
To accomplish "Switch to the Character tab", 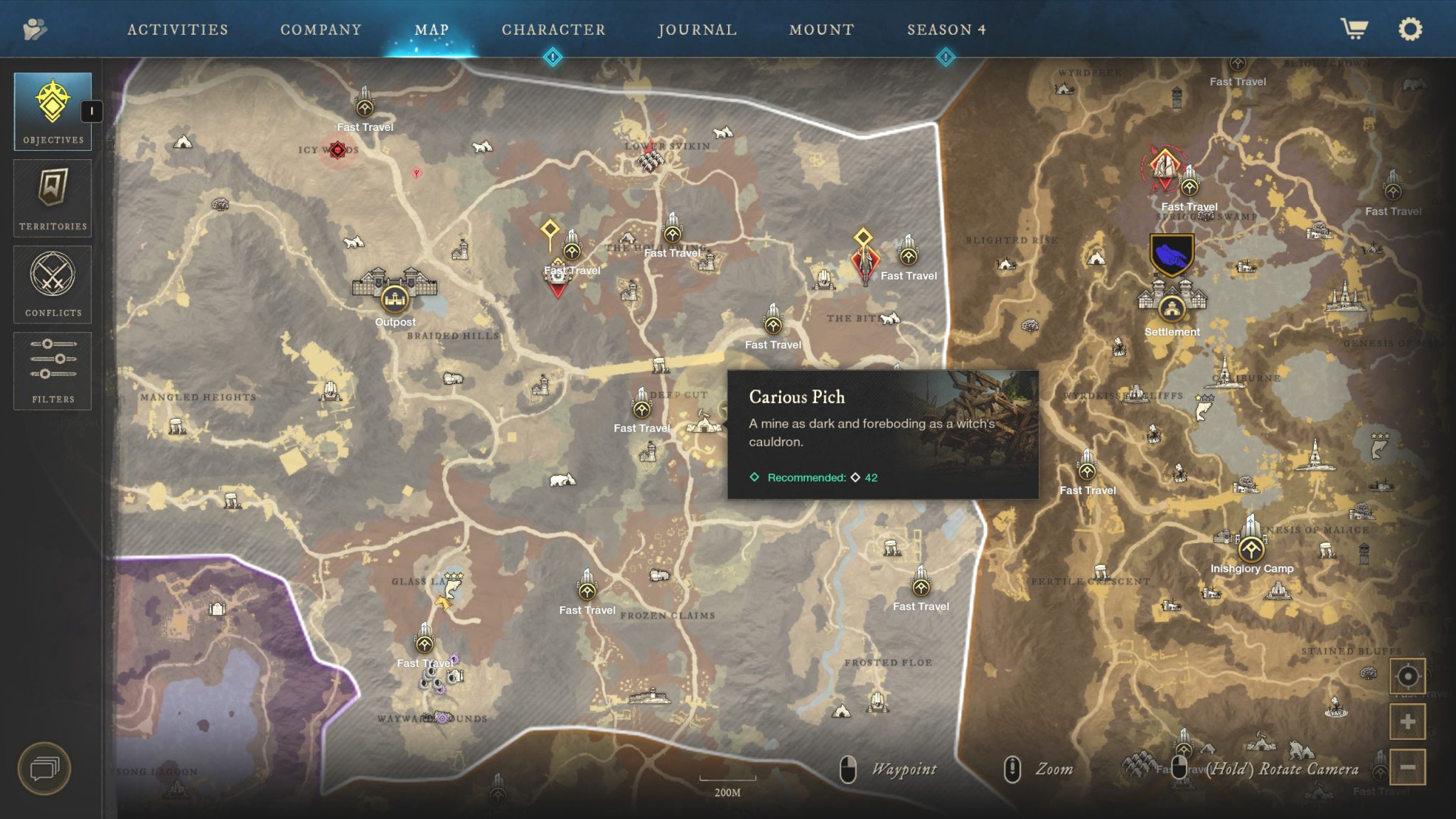I will tap(552, 30).
